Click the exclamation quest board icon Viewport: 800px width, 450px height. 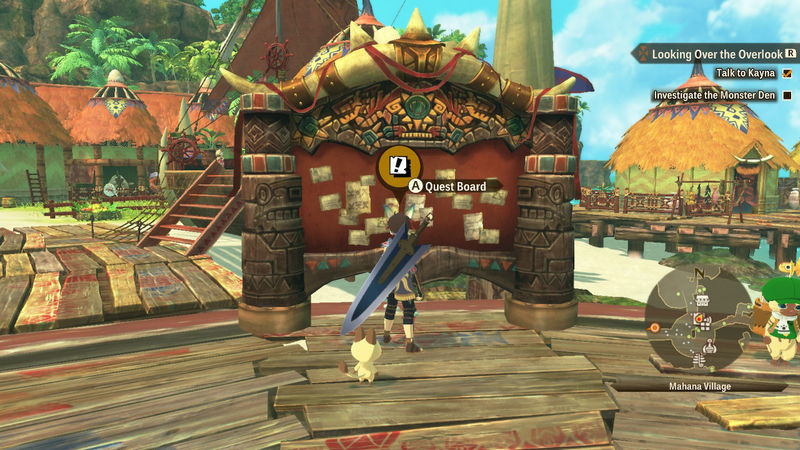[399, 164]
